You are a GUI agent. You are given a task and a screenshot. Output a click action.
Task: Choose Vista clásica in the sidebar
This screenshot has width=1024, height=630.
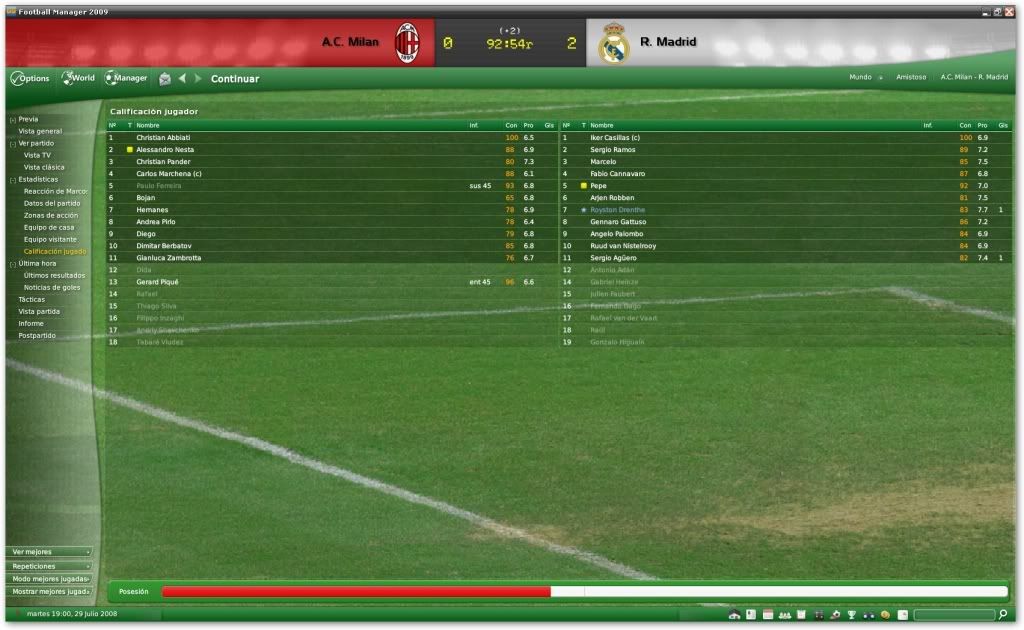click(44, 167)
